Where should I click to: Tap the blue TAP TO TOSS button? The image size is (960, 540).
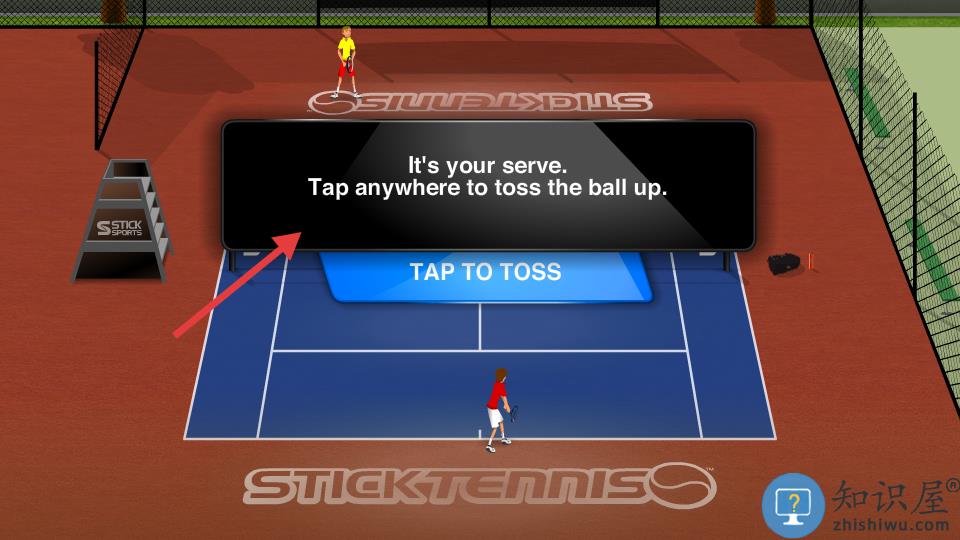click(x=486, y=273)
